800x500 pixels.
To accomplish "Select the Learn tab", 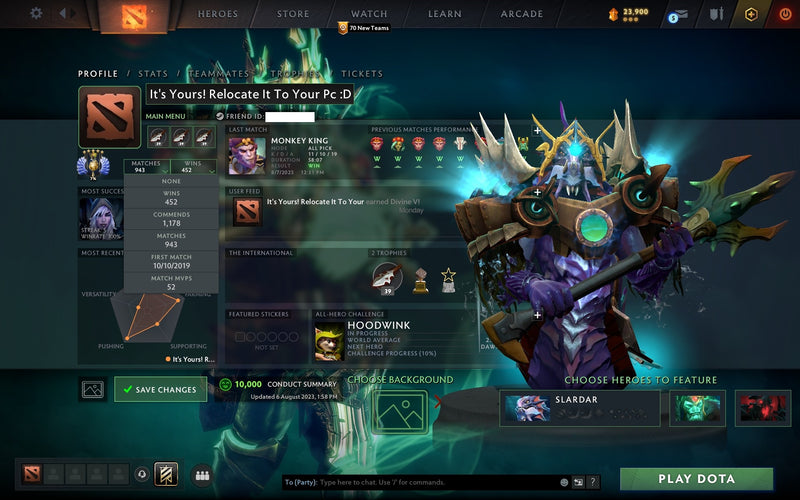I will [x=445, y=14].
